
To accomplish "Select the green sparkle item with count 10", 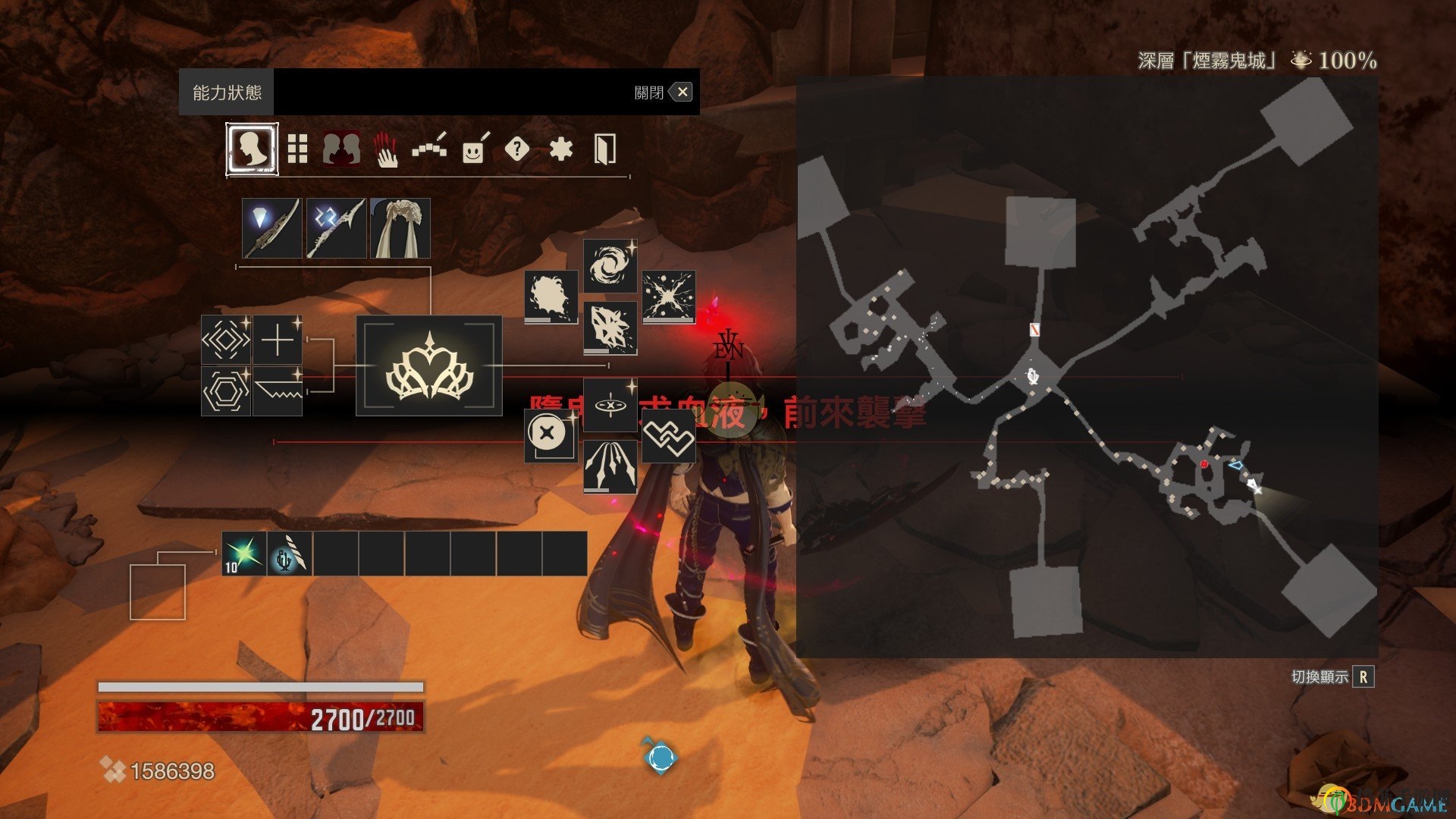I will 244,554.
